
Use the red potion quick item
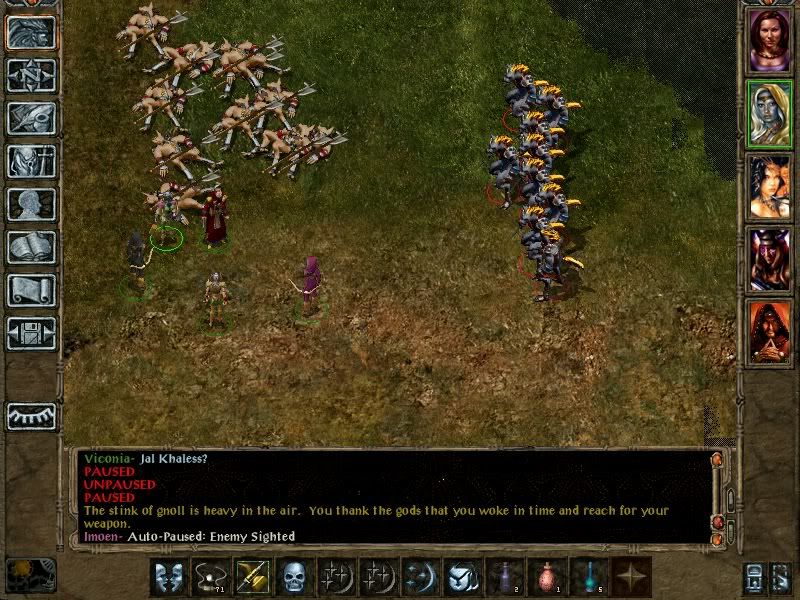(x=547, y=577)
